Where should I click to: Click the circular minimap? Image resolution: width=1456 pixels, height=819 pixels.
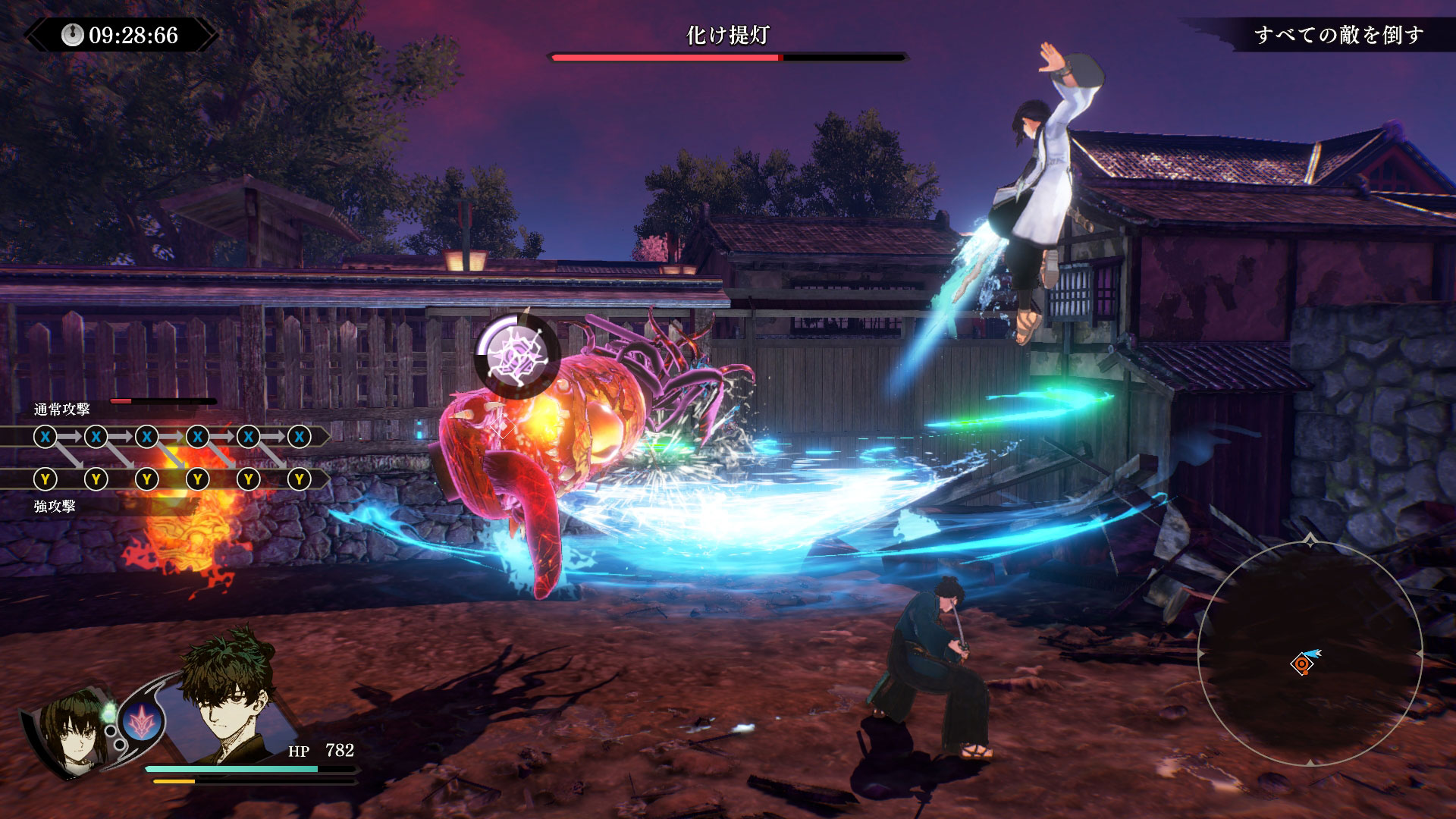(x=1310, y=654)
